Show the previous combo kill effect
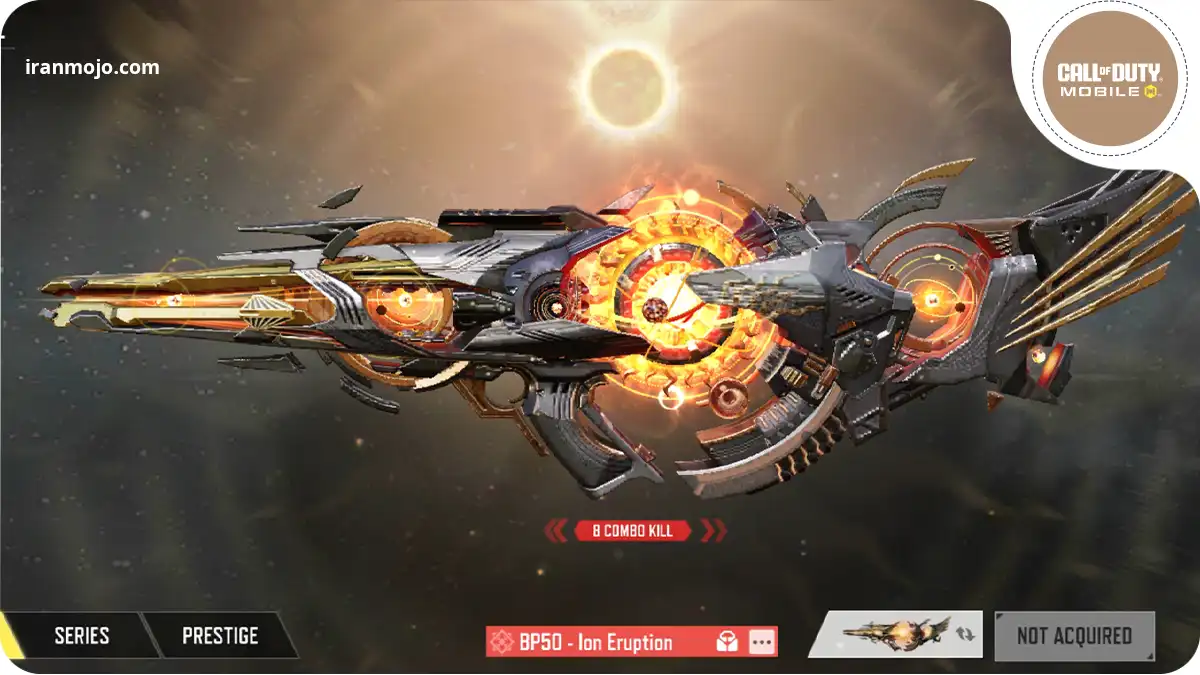1200x675 pixels. coord(556,530)
